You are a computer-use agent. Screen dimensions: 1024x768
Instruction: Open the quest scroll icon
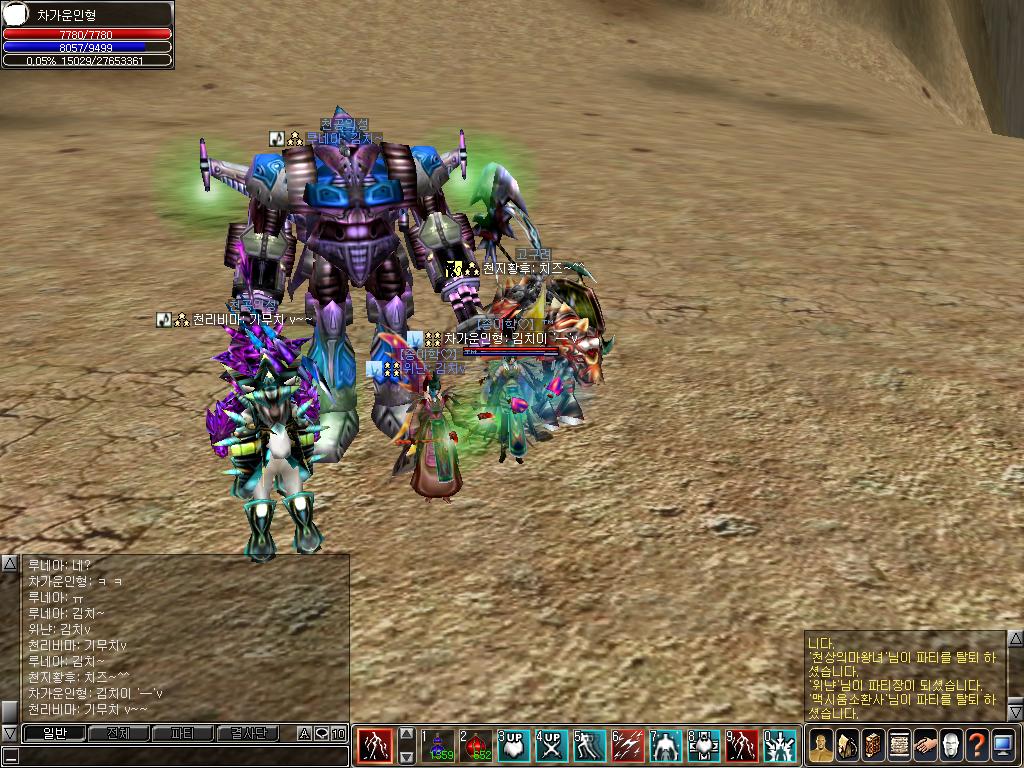[x=898, y=745]
